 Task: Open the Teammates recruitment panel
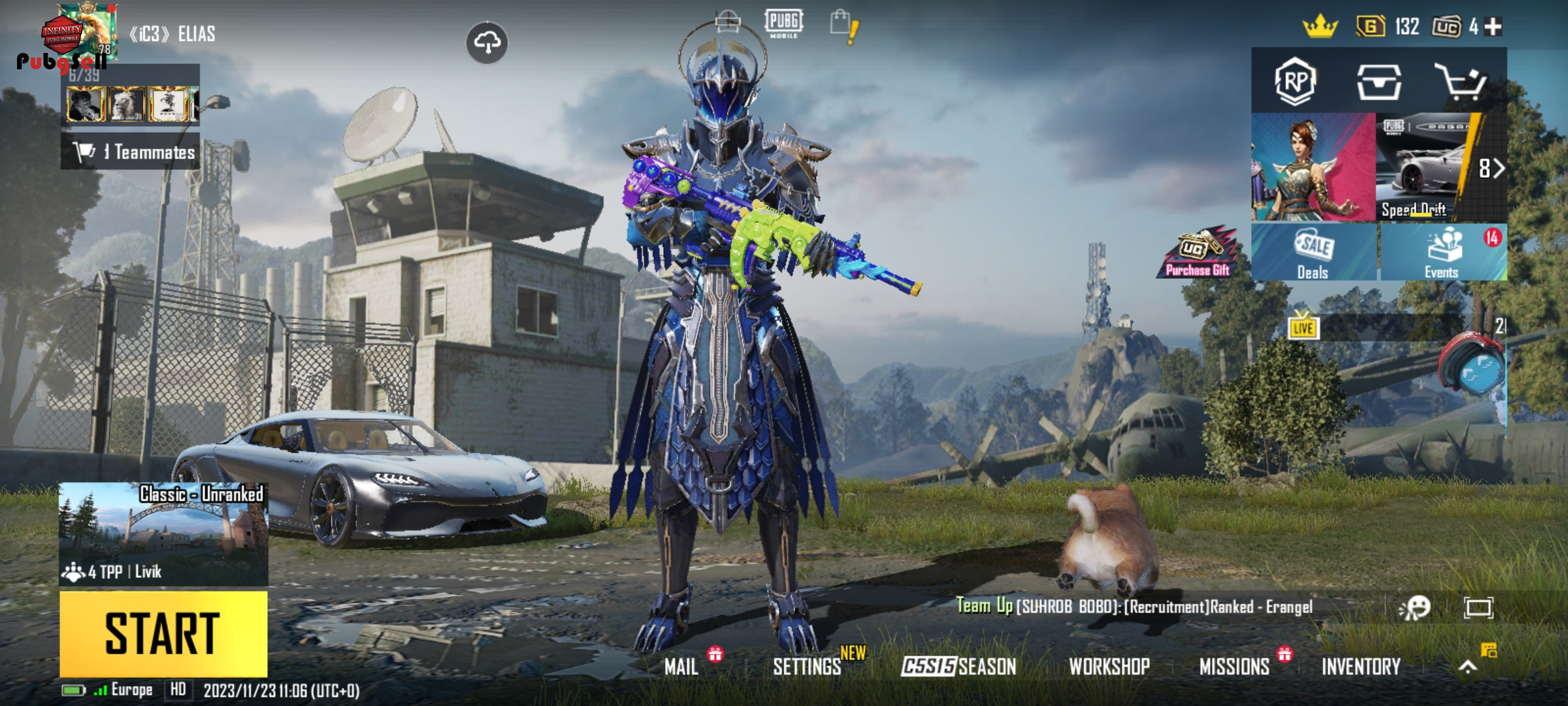point(131,152)
